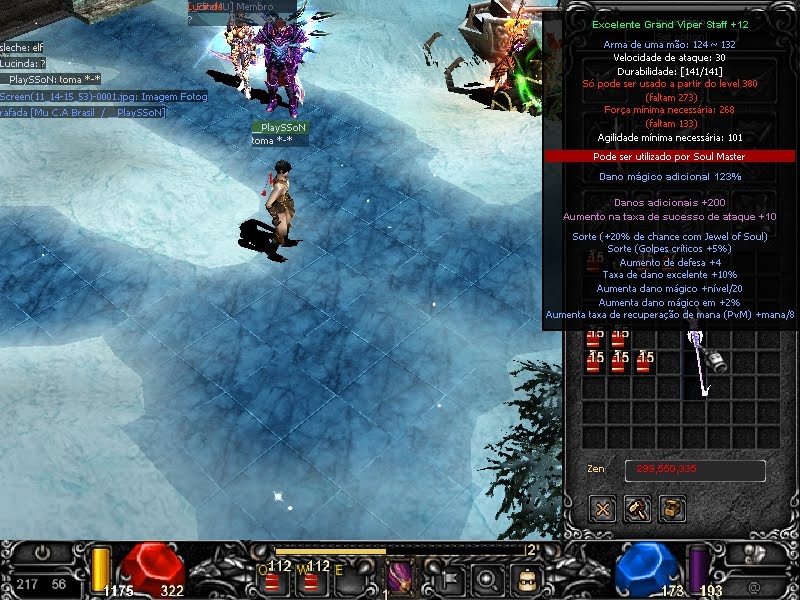
Task: Open the round magnifier icon on the bottom bar
Action: coord(488,578)
